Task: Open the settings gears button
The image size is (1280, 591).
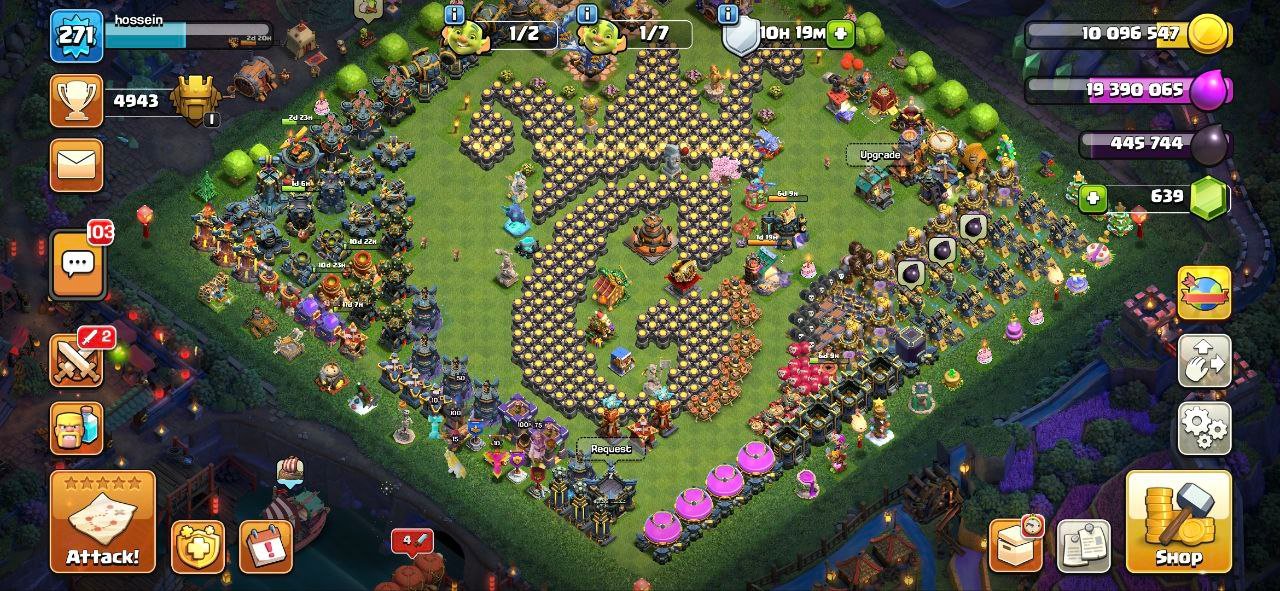Action: (x=1204, y=428)
